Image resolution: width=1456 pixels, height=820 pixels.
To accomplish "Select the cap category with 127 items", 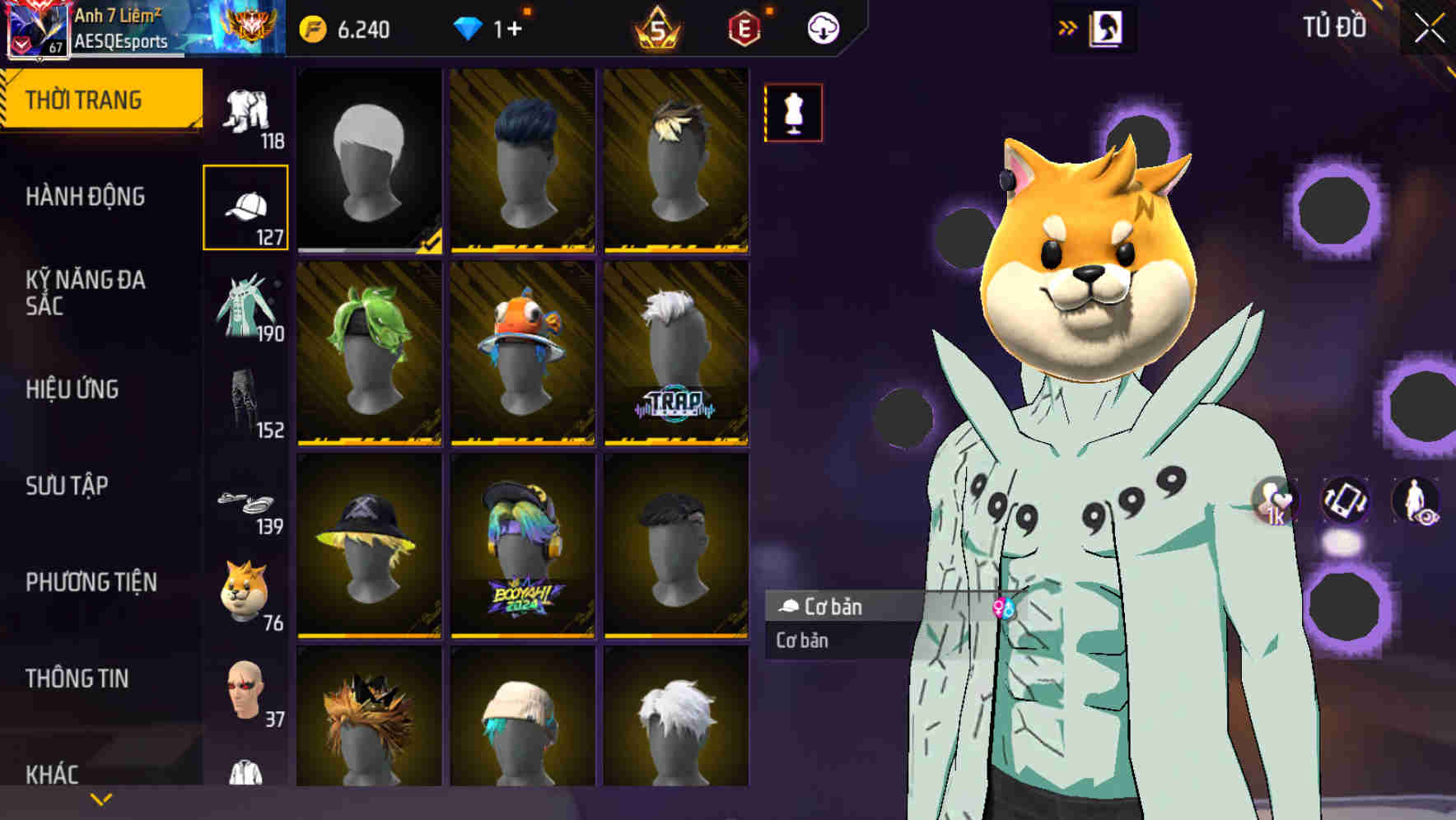I will click(246, 206).
